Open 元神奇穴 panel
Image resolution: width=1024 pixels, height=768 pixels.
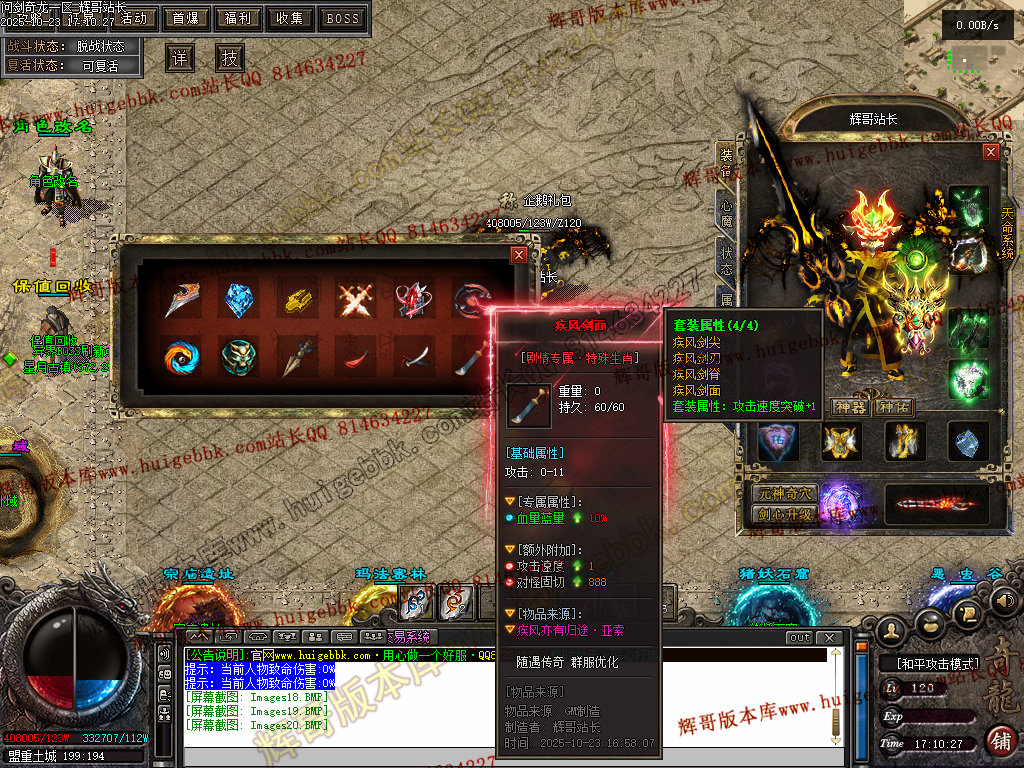pos(783,493)
